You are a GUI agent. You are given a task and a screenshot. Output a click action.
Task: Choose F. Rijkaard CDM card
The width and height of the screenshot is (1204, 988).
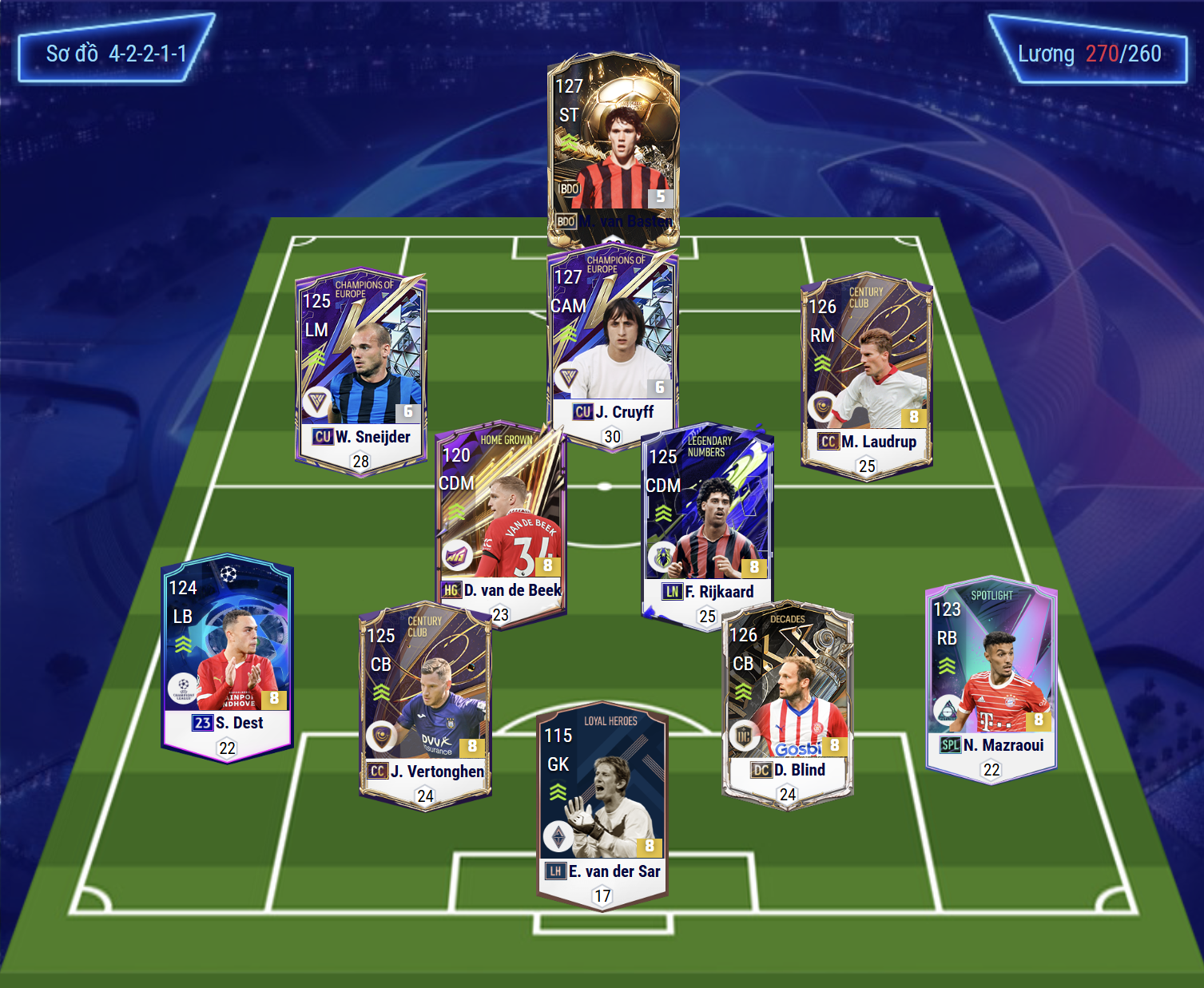[708, 523]
